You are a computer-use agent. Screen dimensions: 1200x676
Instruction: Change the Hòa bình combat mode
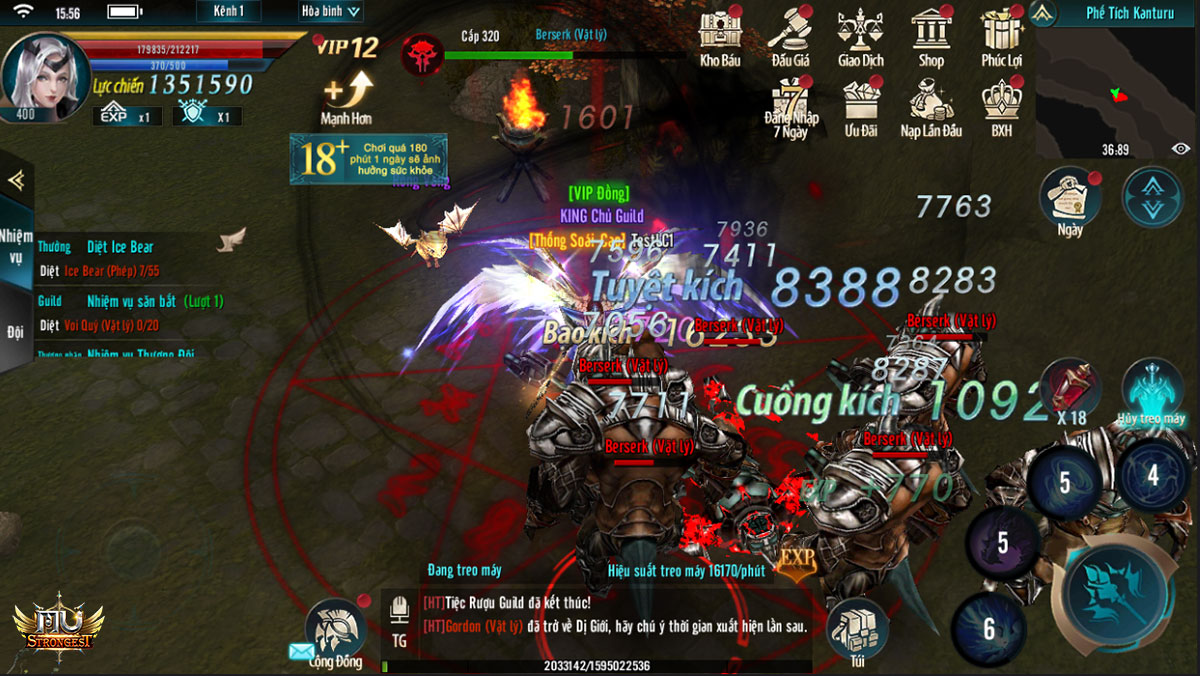(331, 12)
